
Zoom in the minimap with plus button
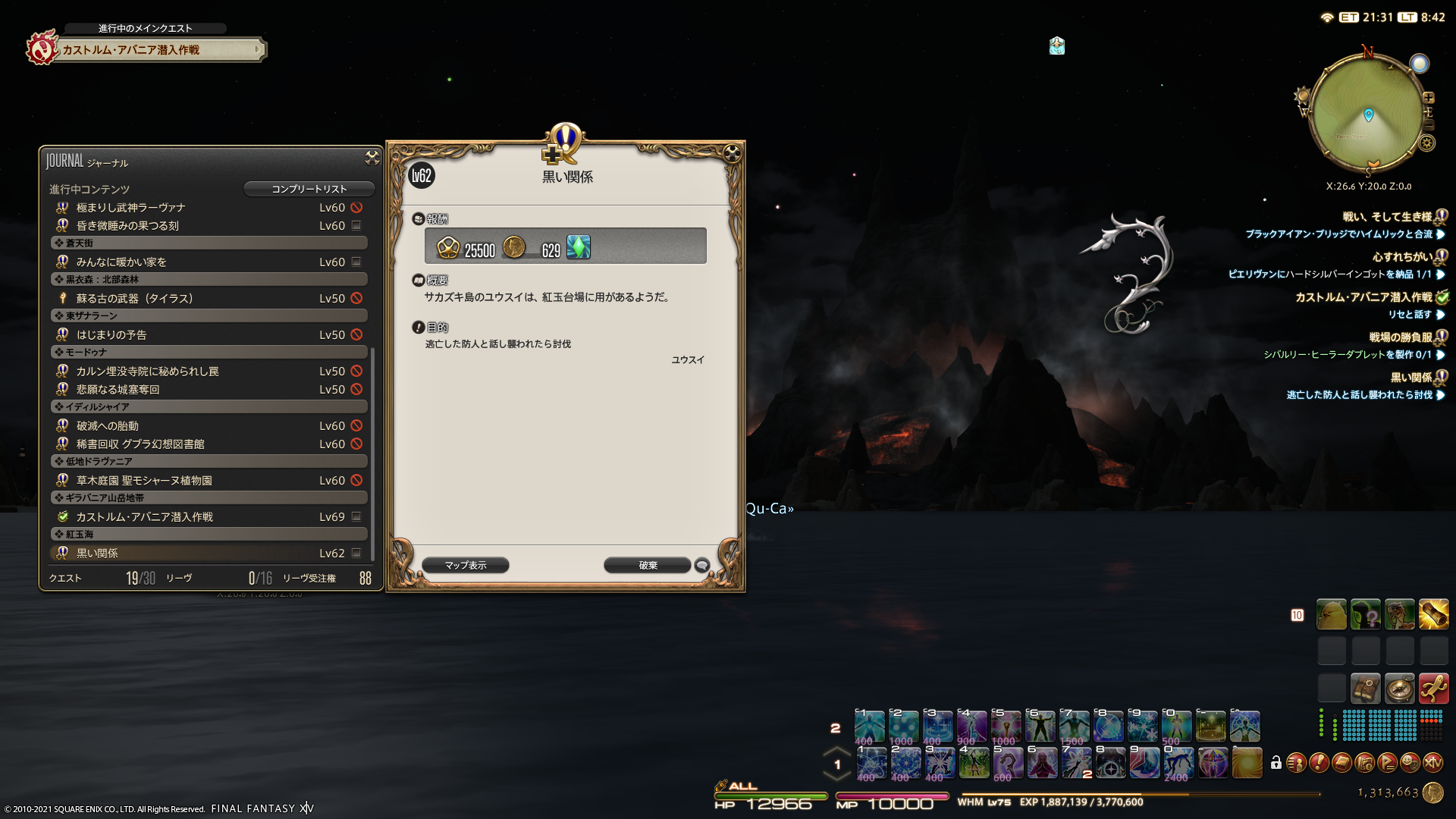tap(1429, 98)
